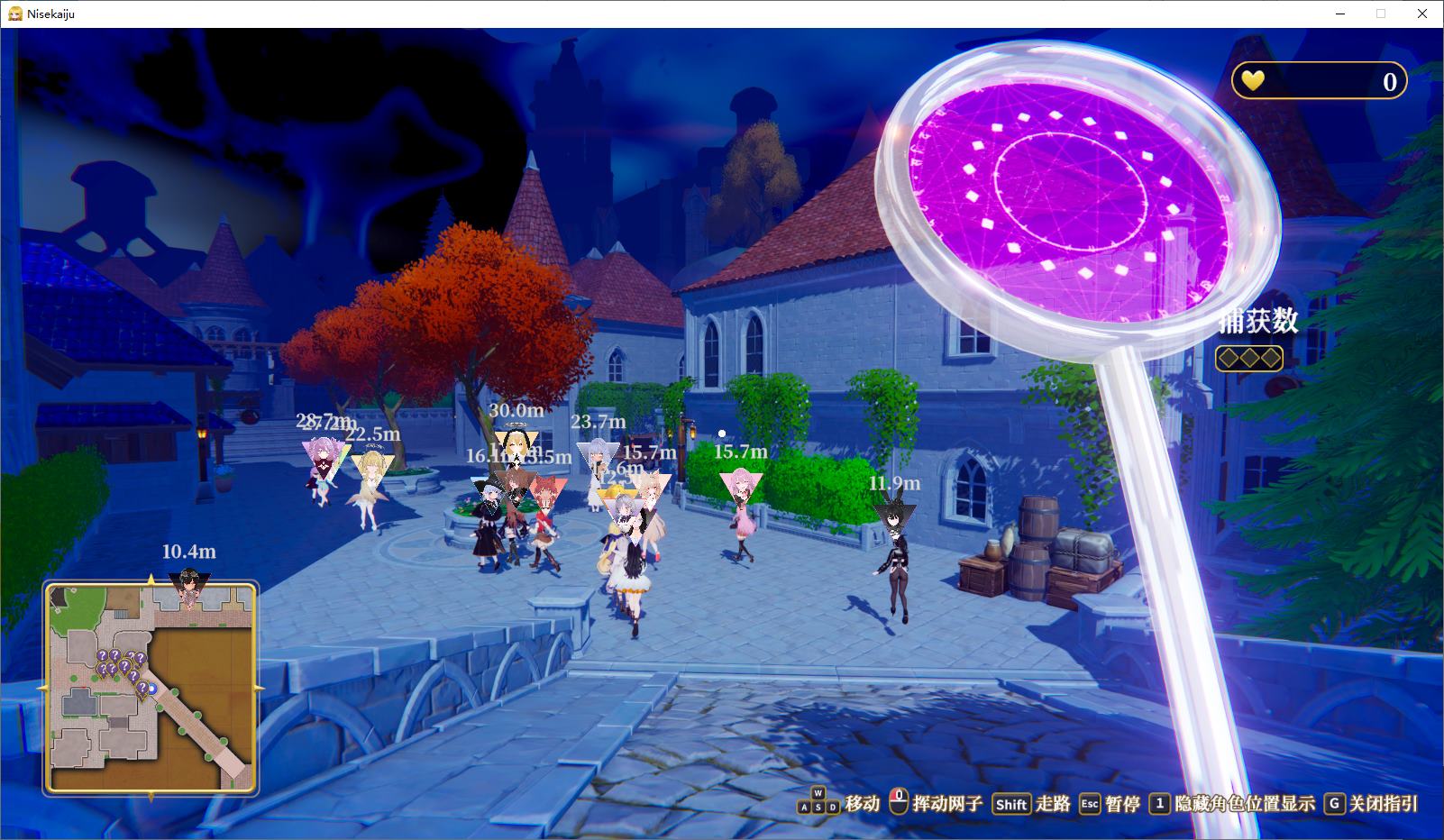Screen dimensions: 1444x840
Task: Click the gold arrow on the minimap's left edge
Action: click(x=45, y=687)
